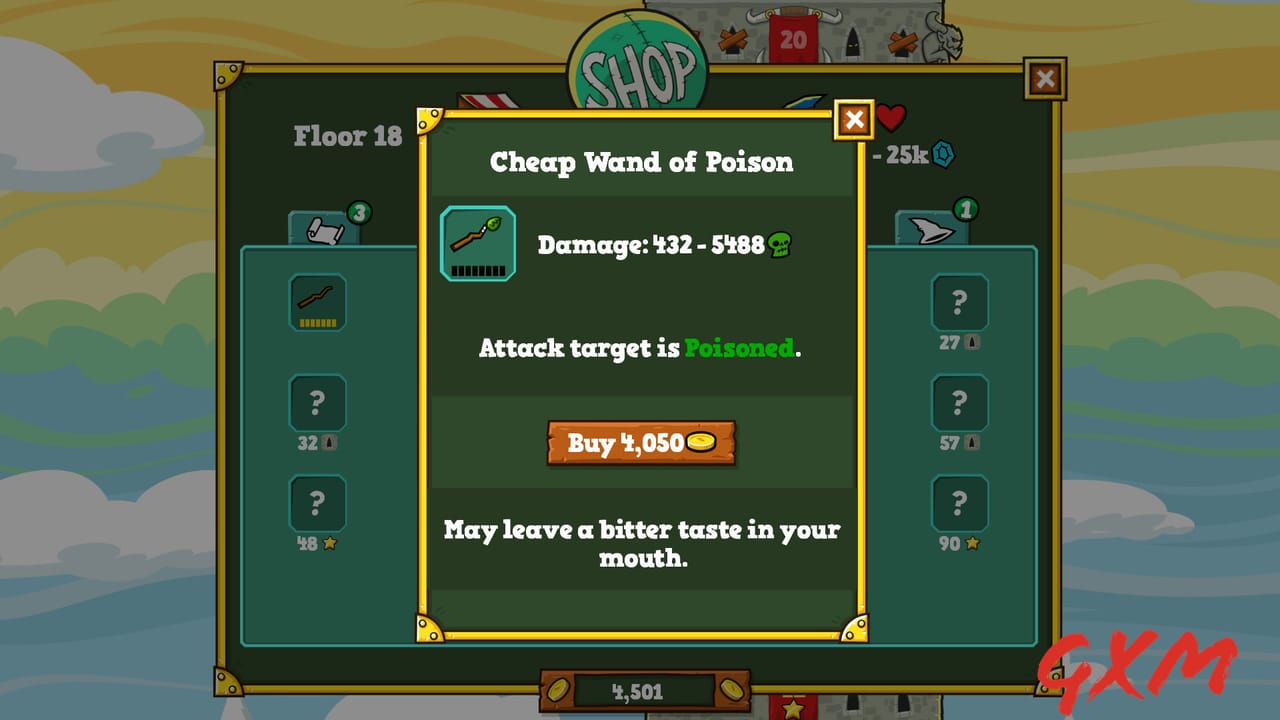Select the mystery item priced 57
1280x720 pixels.
pos(960,403)
